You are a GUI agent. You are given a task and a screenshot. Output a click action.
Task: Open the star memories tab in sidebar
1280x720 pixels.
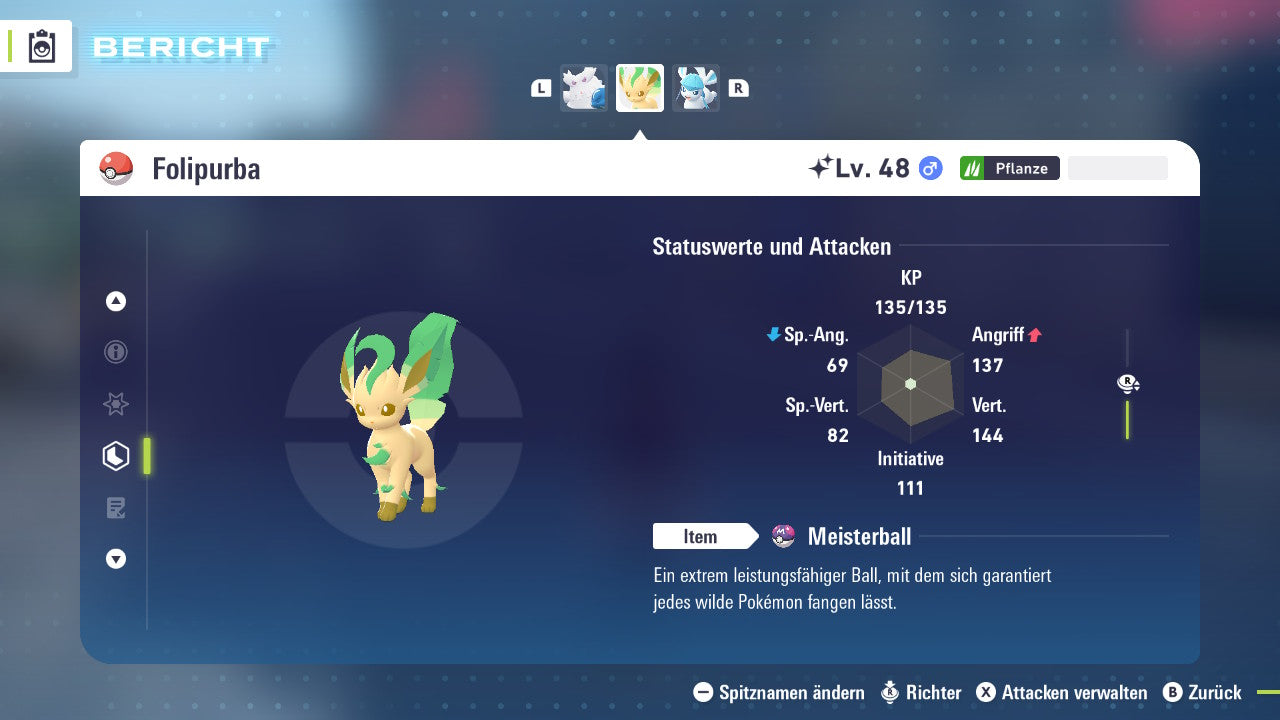pos(115,404)
